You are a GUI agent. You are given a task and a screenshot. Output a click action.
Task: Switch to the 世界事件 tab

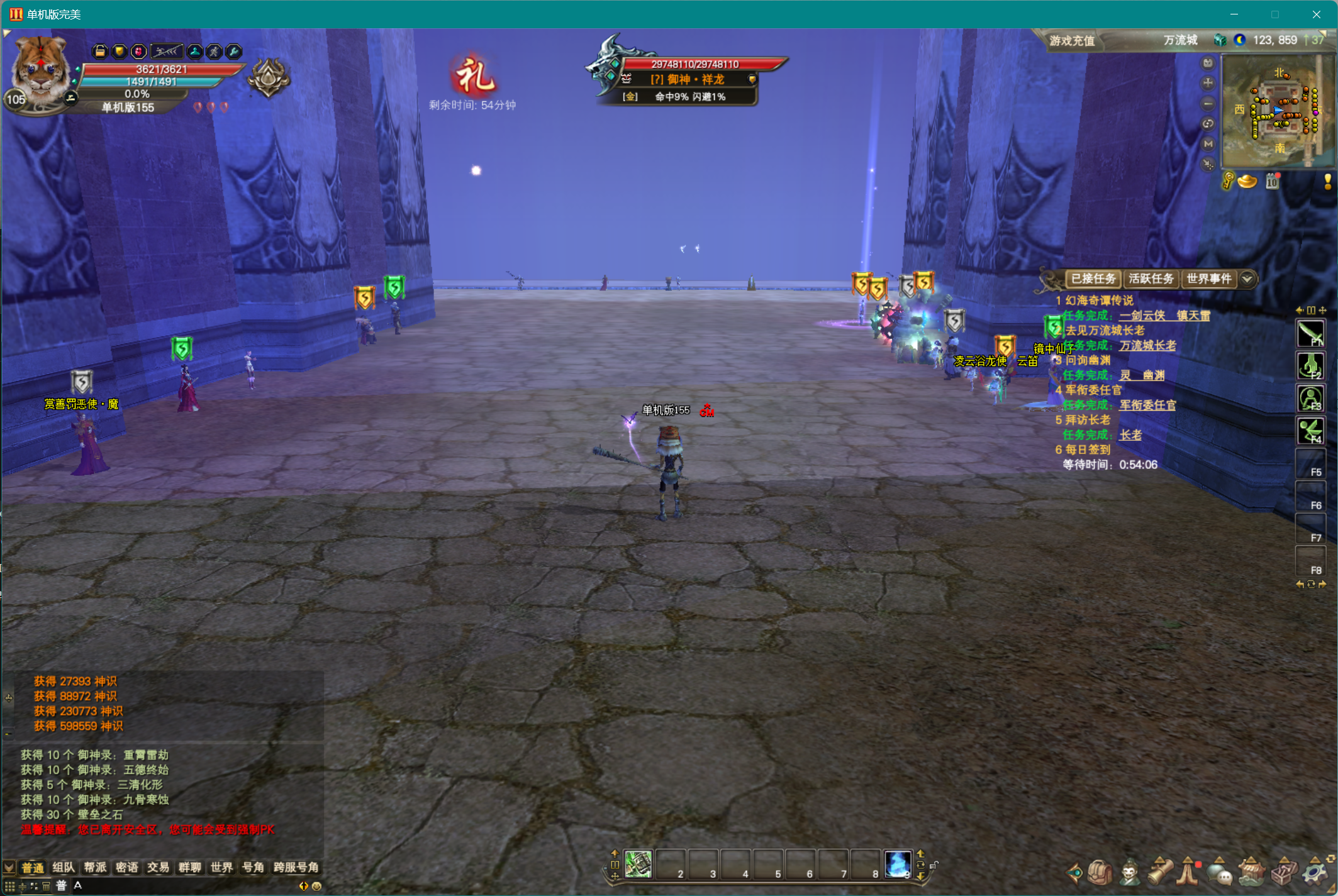click(1208, 279)
